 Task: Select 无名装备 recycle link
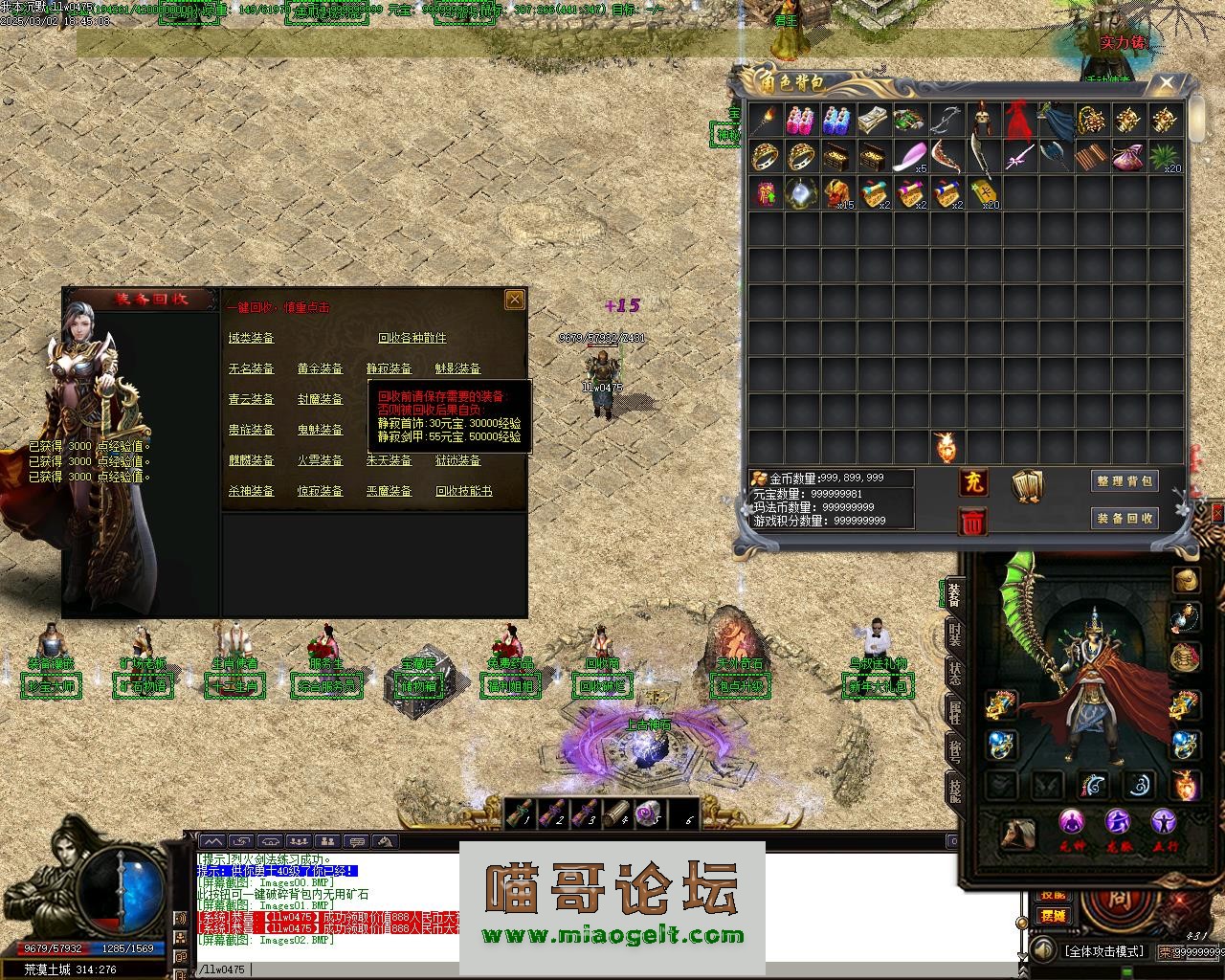pos(251,368)
